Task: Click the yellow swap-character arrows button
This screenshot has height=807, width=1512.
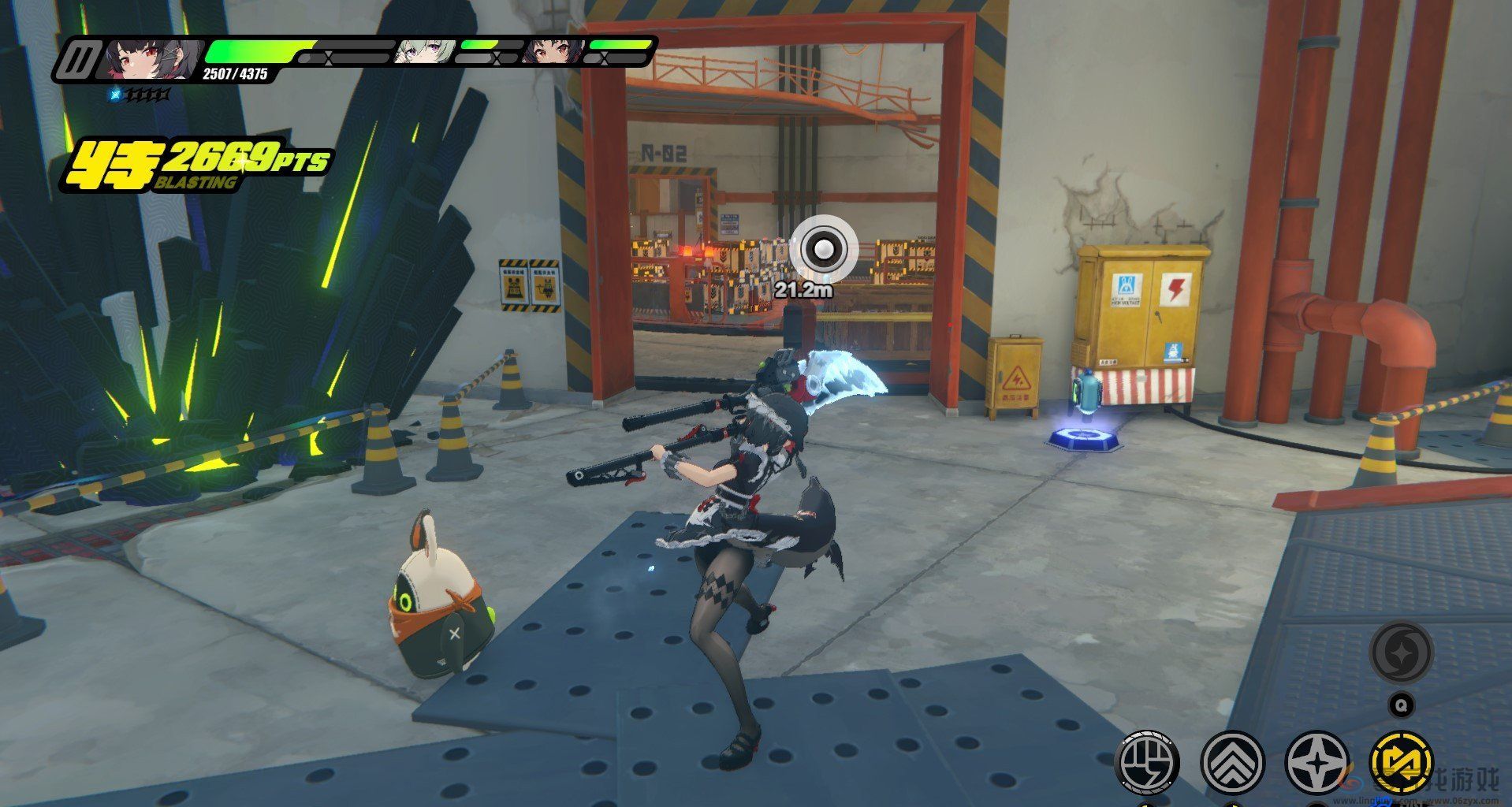Action: (x=1401, y=762)
